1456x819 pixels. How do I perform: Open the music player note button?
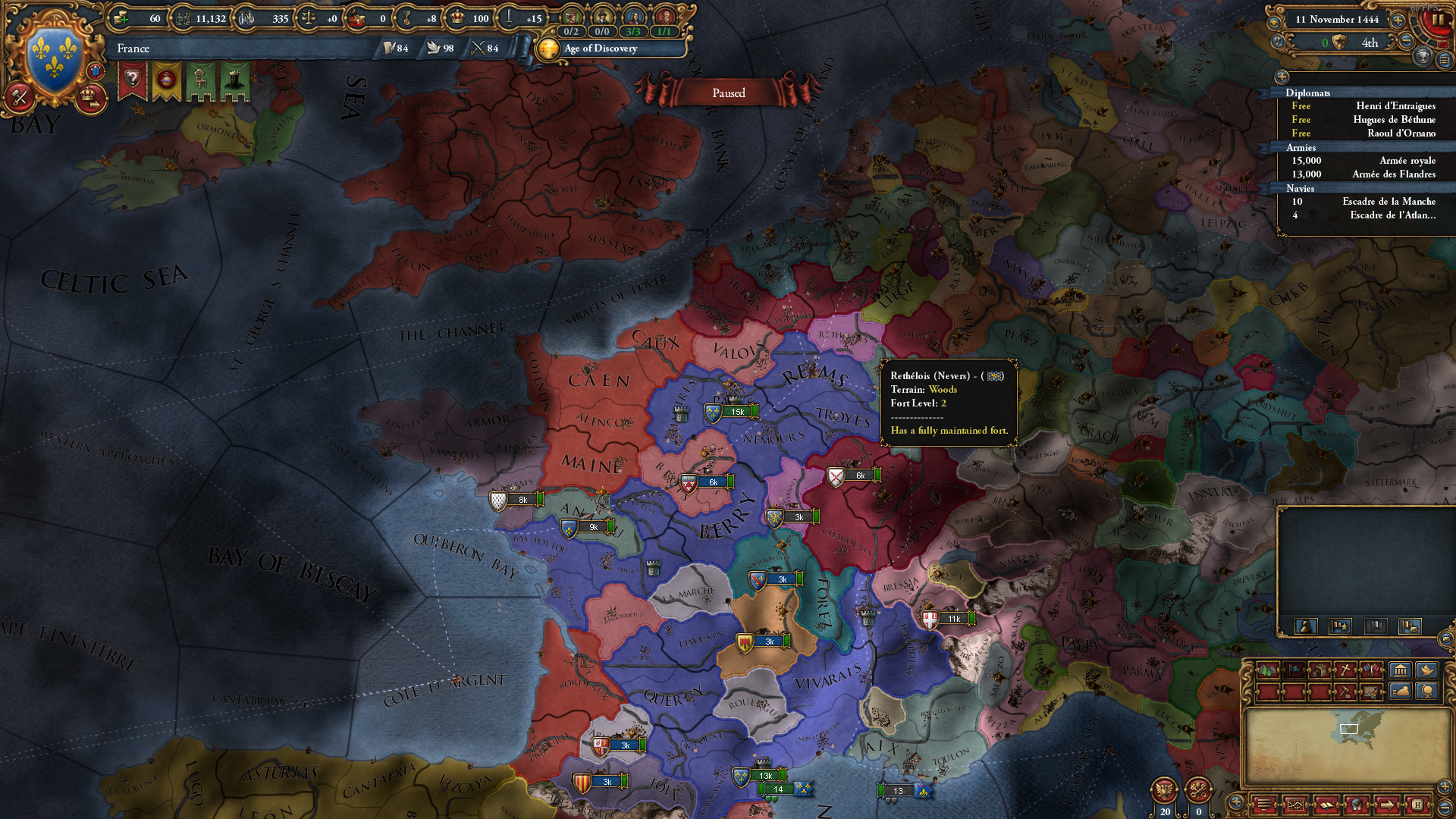point(1278,42)
